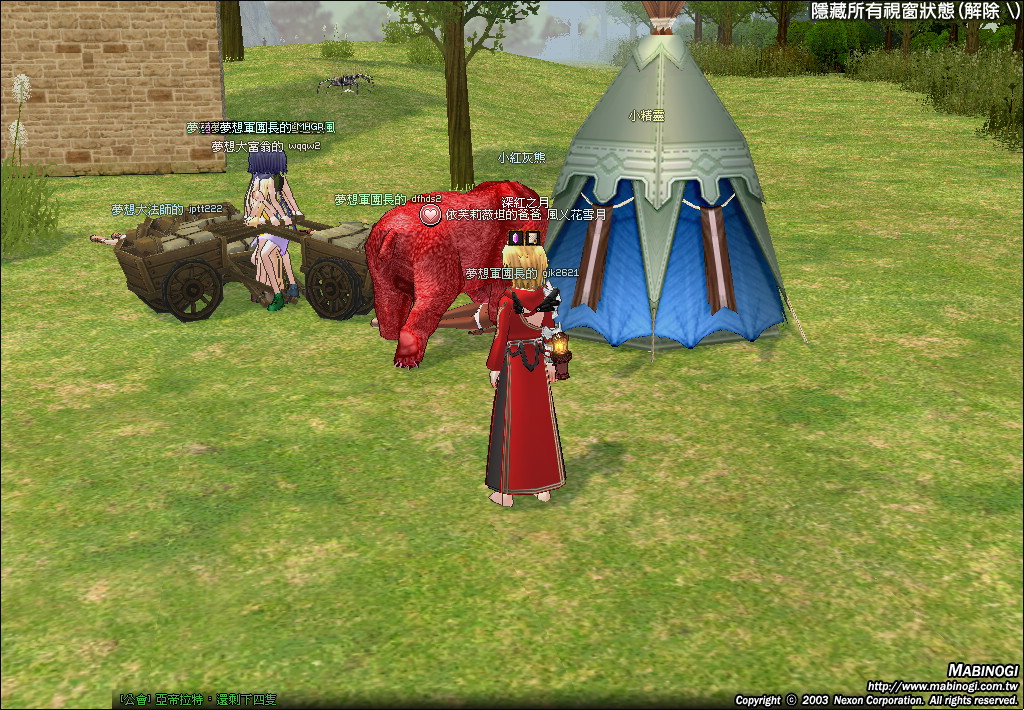Select the scroll status icon above the character
The image size is (1024, 710).
[x=533, y=238]
